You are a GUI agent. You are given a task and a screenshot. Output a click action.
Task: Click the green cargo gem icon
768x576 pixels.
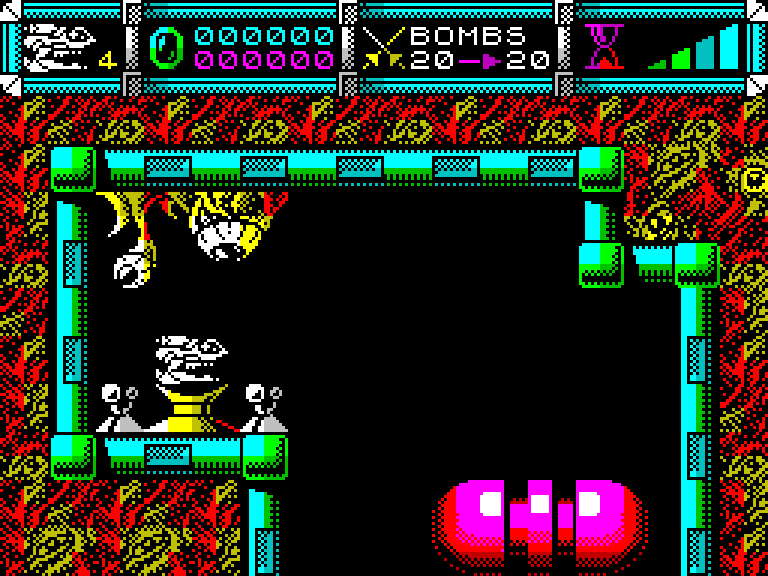coord(166,48)
